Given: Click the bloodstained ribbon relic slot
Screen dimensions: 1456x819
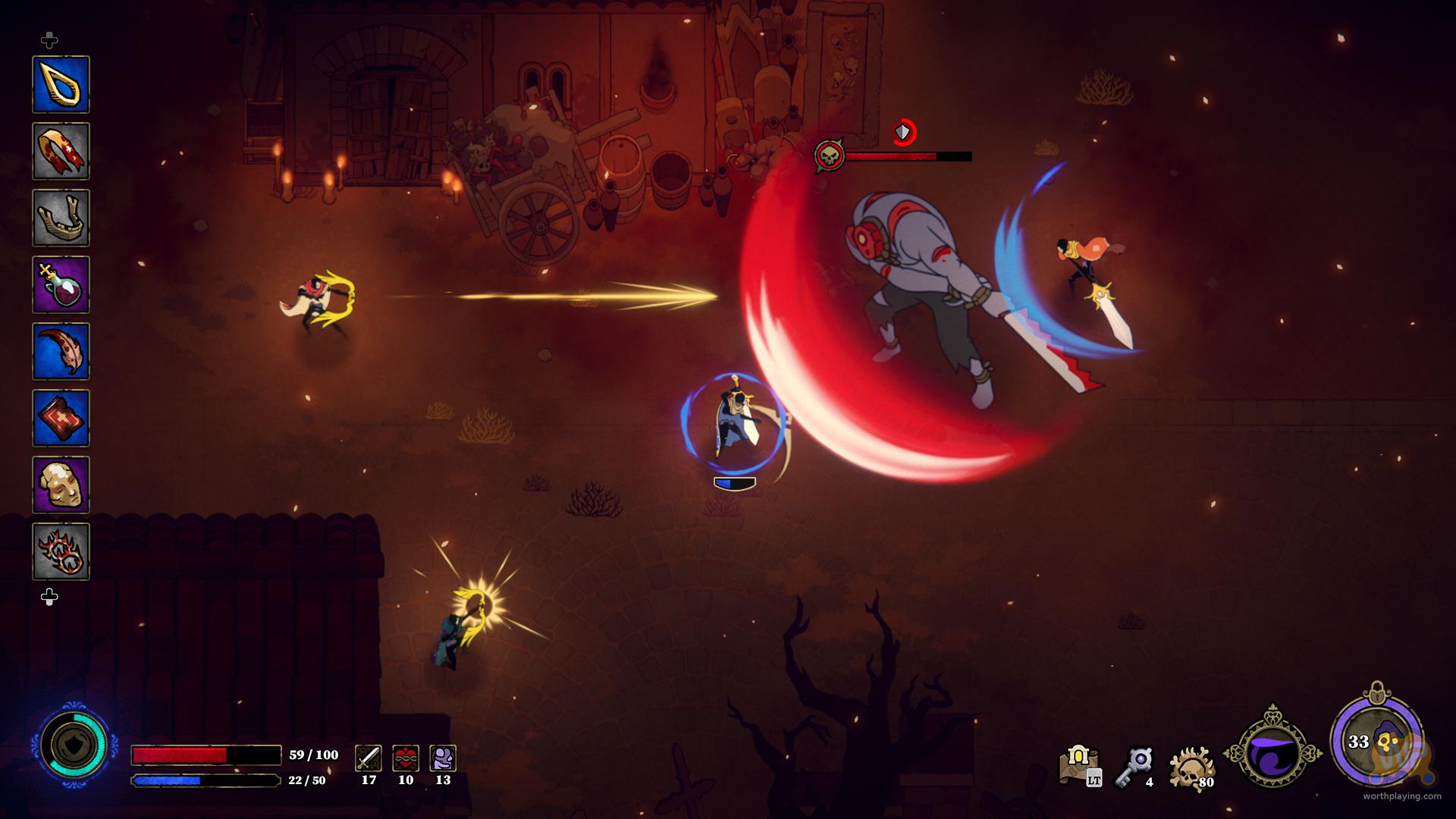Looking at the screenshot, I should [x=61, y=151].
